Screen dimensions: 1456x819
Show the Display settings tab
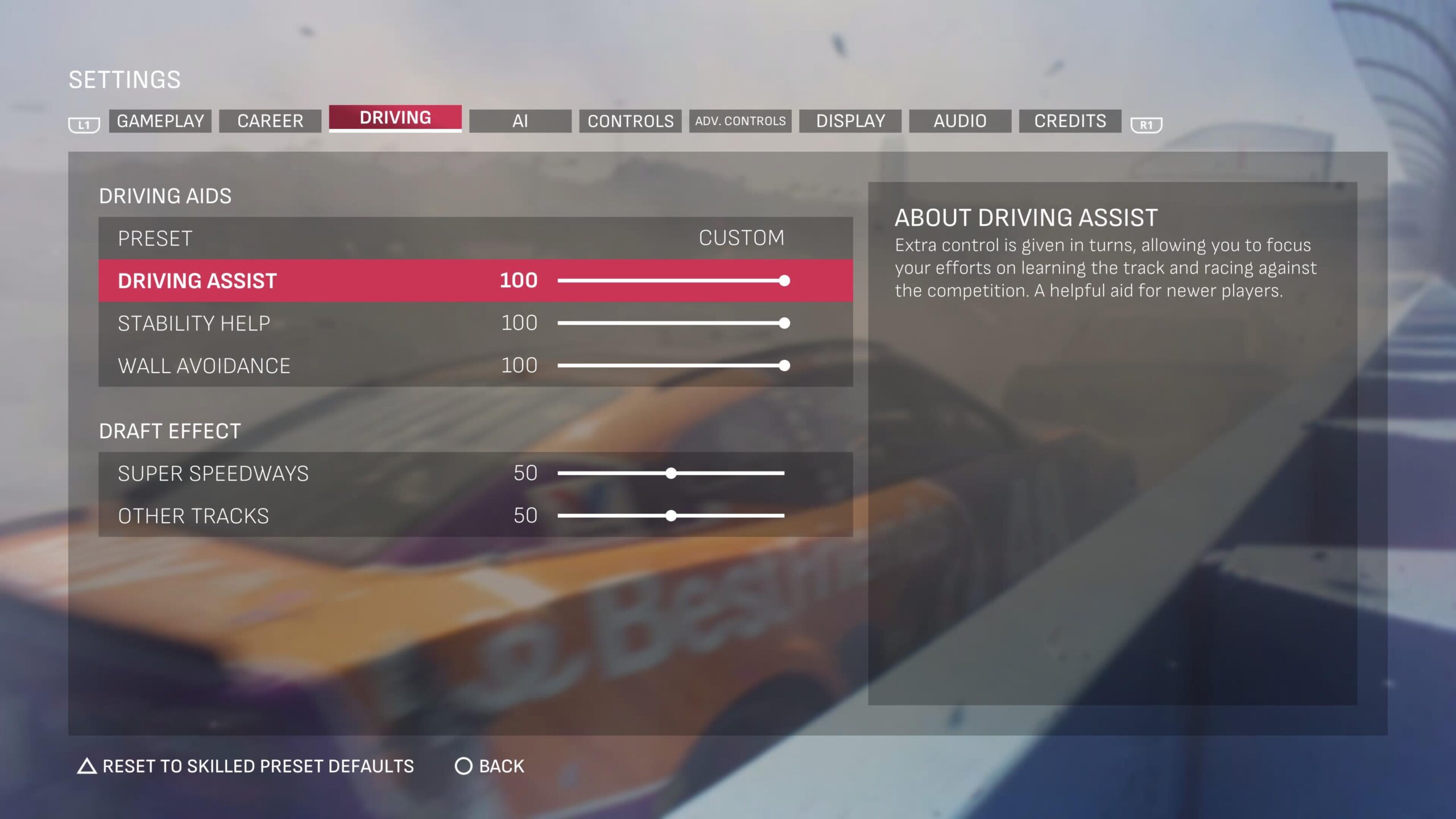coord(850,121)
